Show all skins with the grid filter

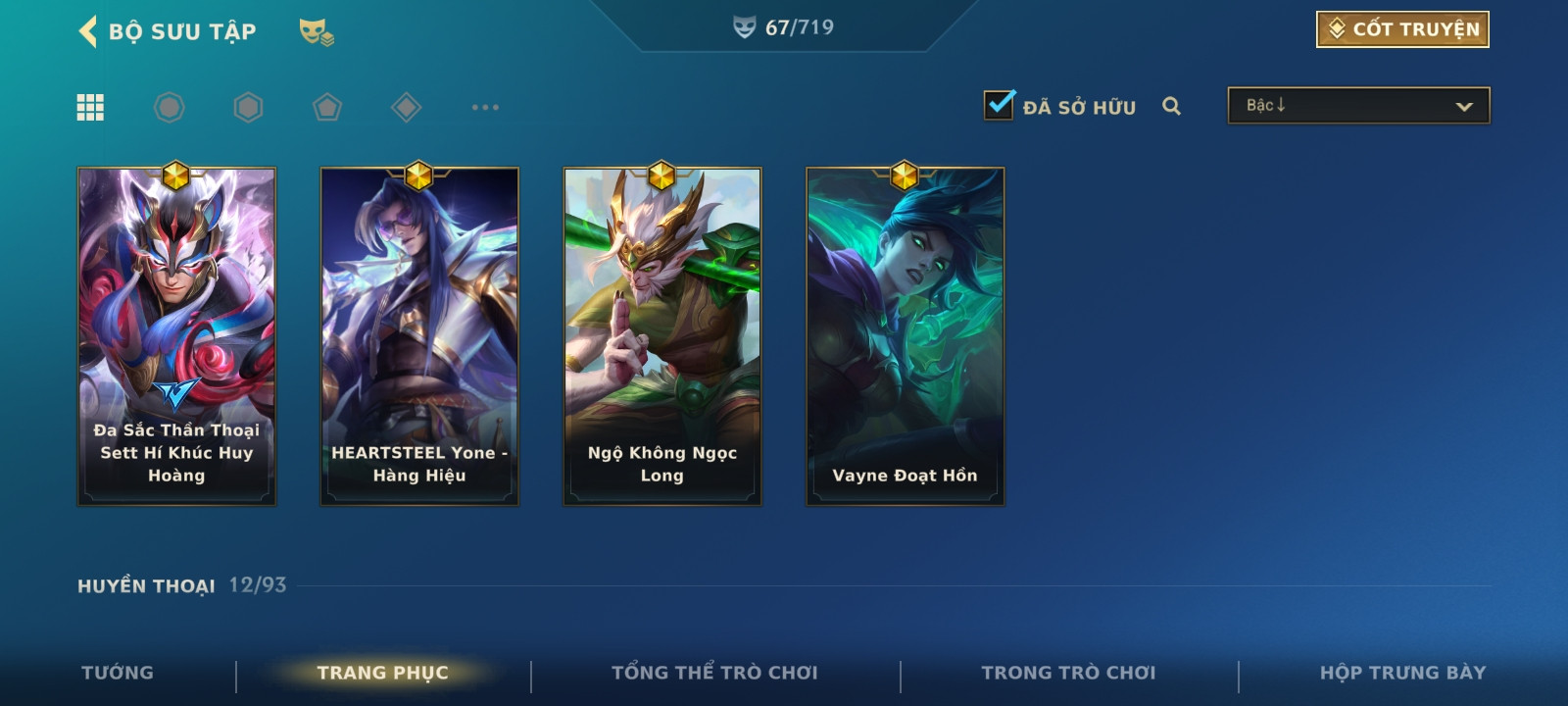tap(90, 107)
